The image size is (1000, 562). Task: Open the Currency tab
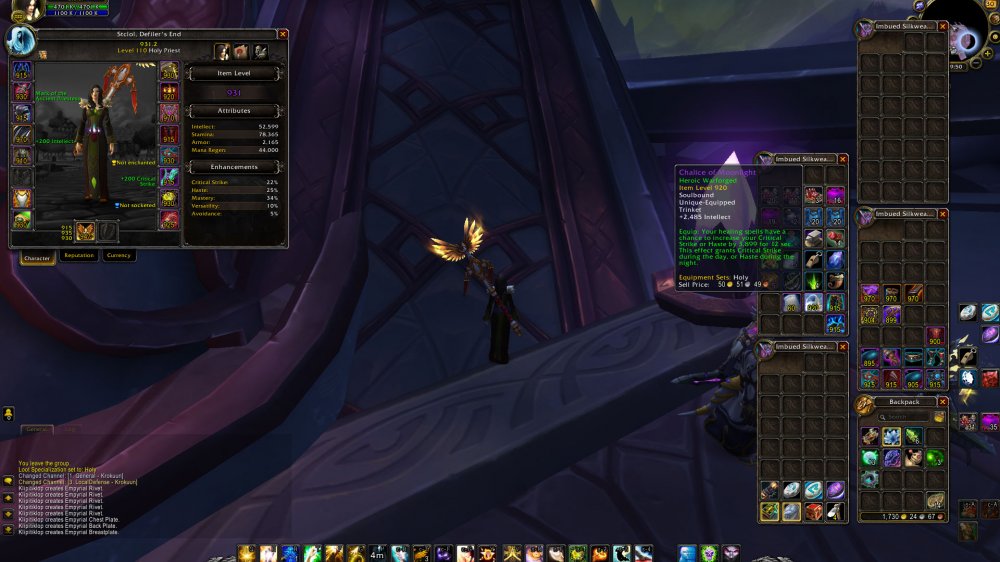[119, 255]
